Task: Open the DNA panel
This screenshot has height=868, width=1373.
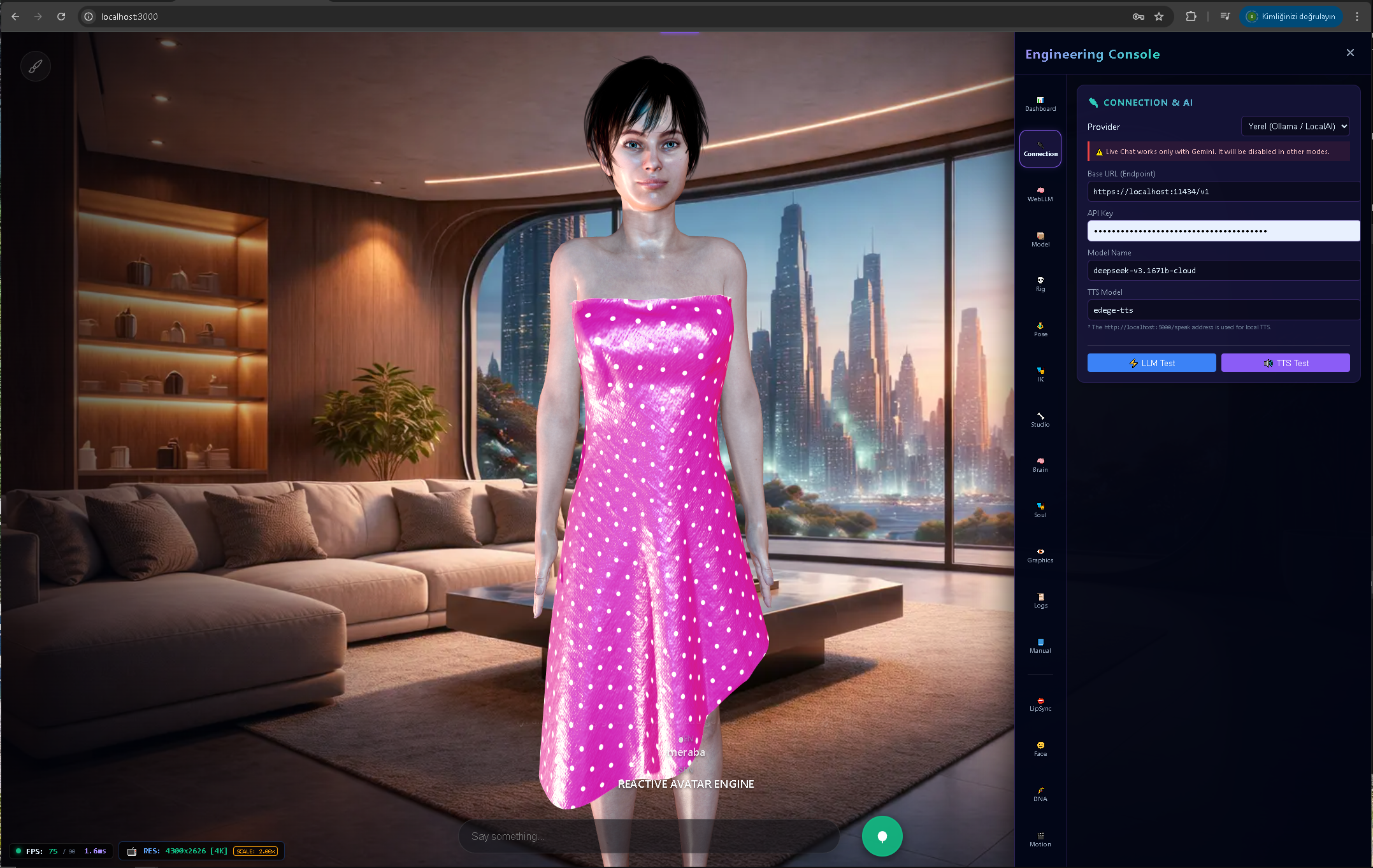Action: pos(1040,793)
